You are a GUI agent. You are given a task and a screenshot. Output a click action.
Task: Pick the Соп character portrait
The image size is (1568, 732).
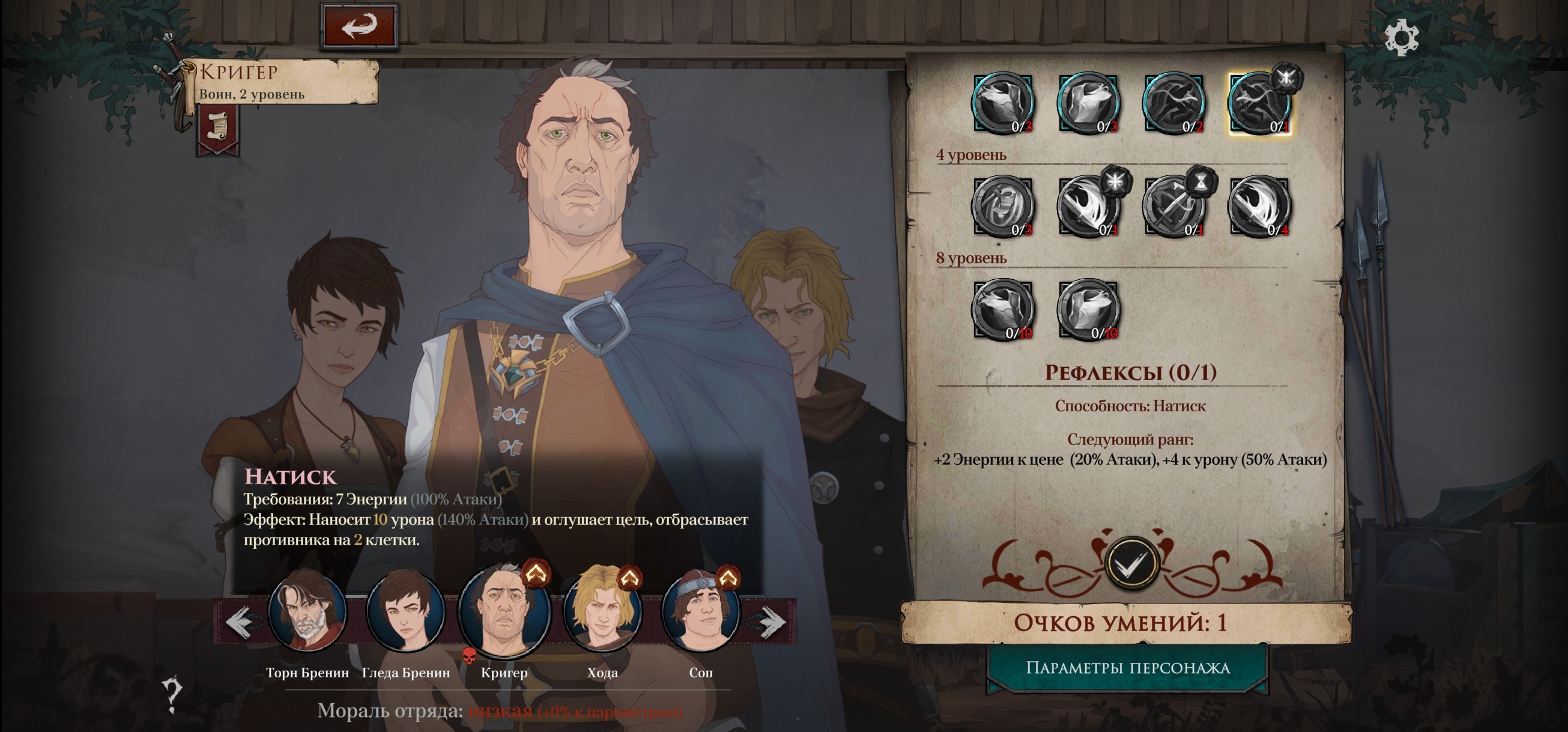coord(701,610)
